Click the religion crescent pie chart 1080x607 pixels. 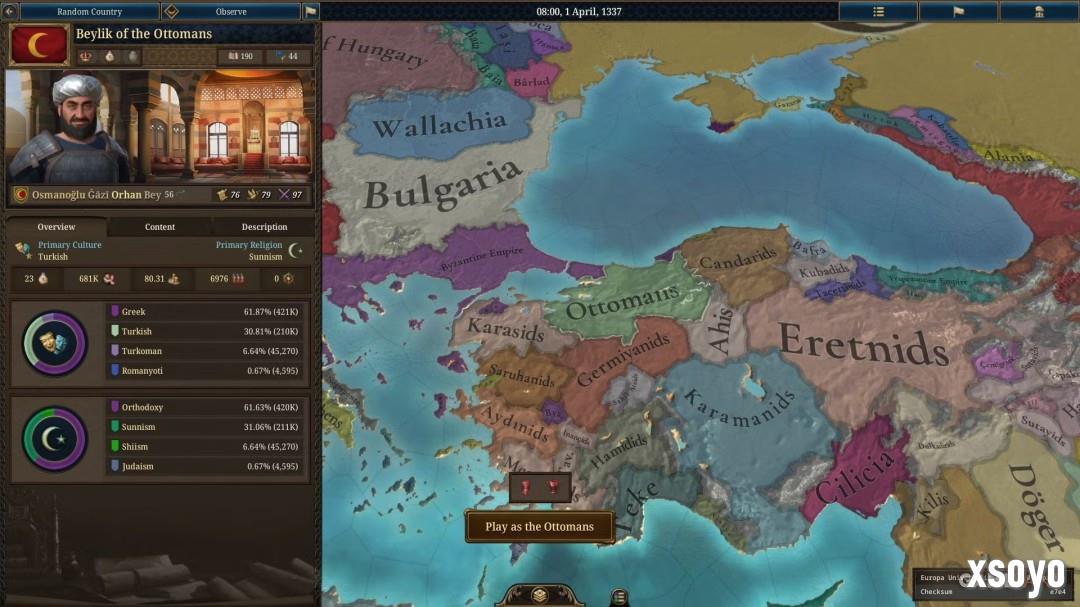[x=54, y=438]
